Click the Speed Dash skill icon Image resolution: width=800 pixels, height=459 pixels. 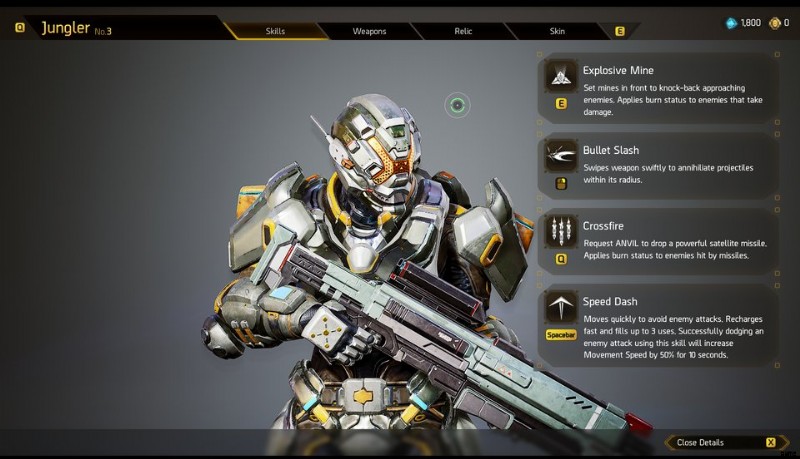(561, 307)
